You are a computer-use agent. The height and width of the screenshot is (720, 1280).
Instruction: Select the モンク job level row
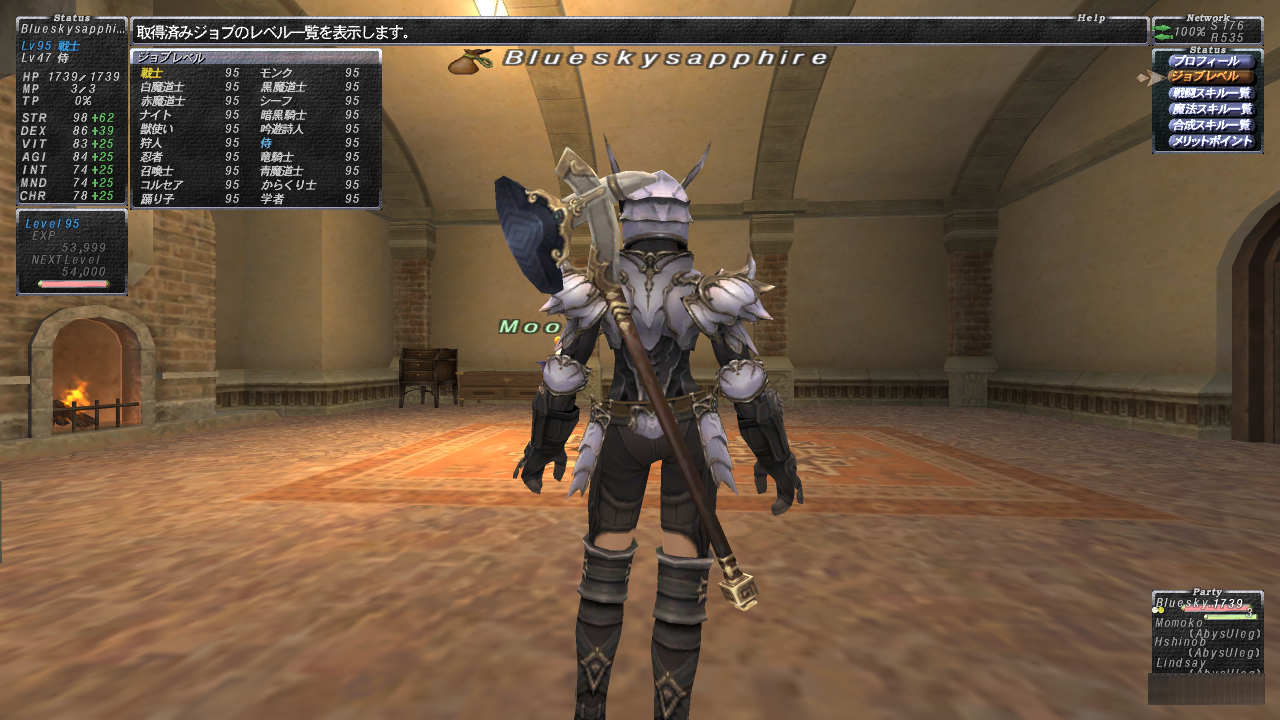(310, 73)
